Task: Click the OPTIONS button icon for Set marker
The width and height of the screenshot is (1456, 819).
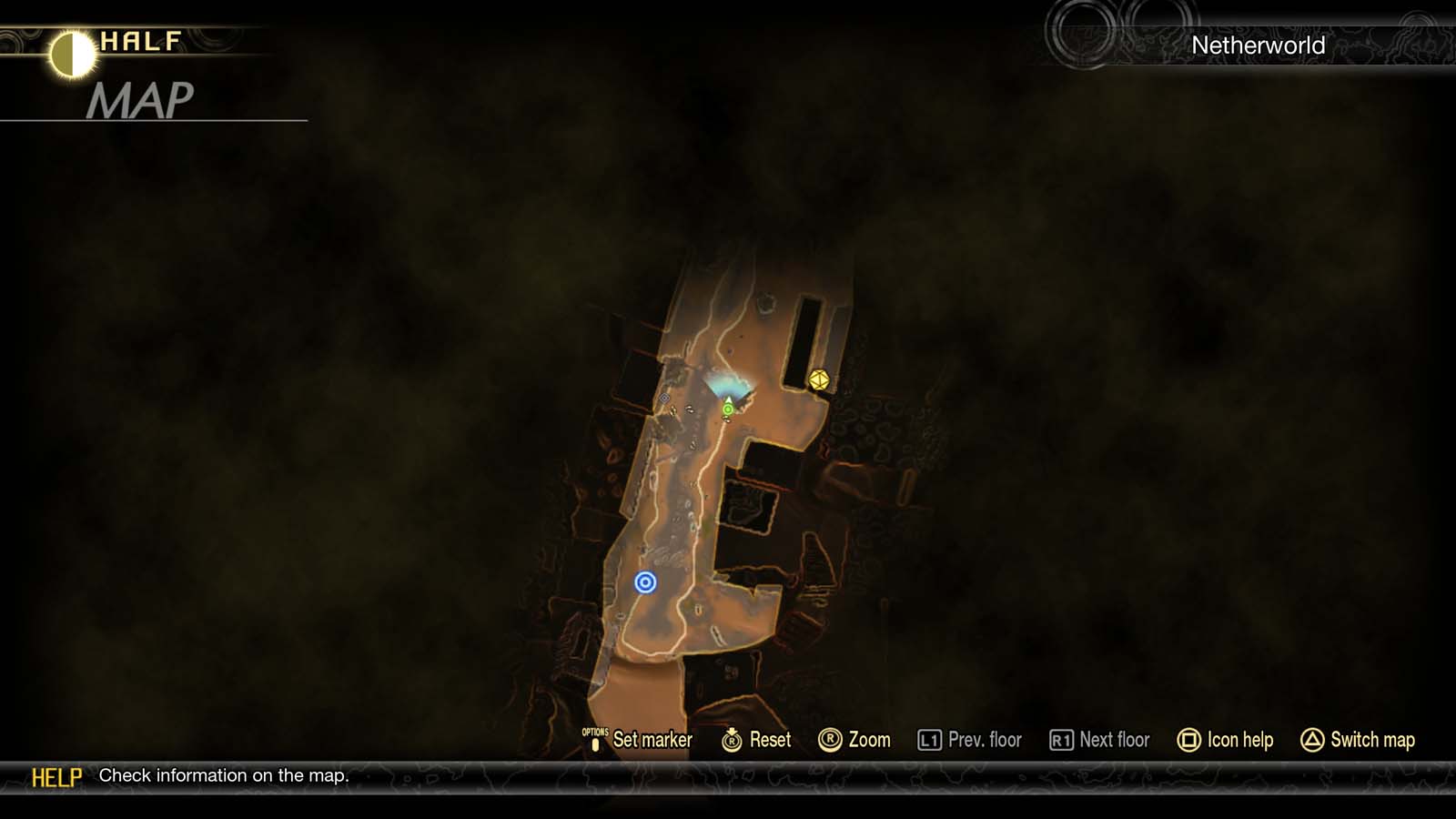Action: point(596,740)
